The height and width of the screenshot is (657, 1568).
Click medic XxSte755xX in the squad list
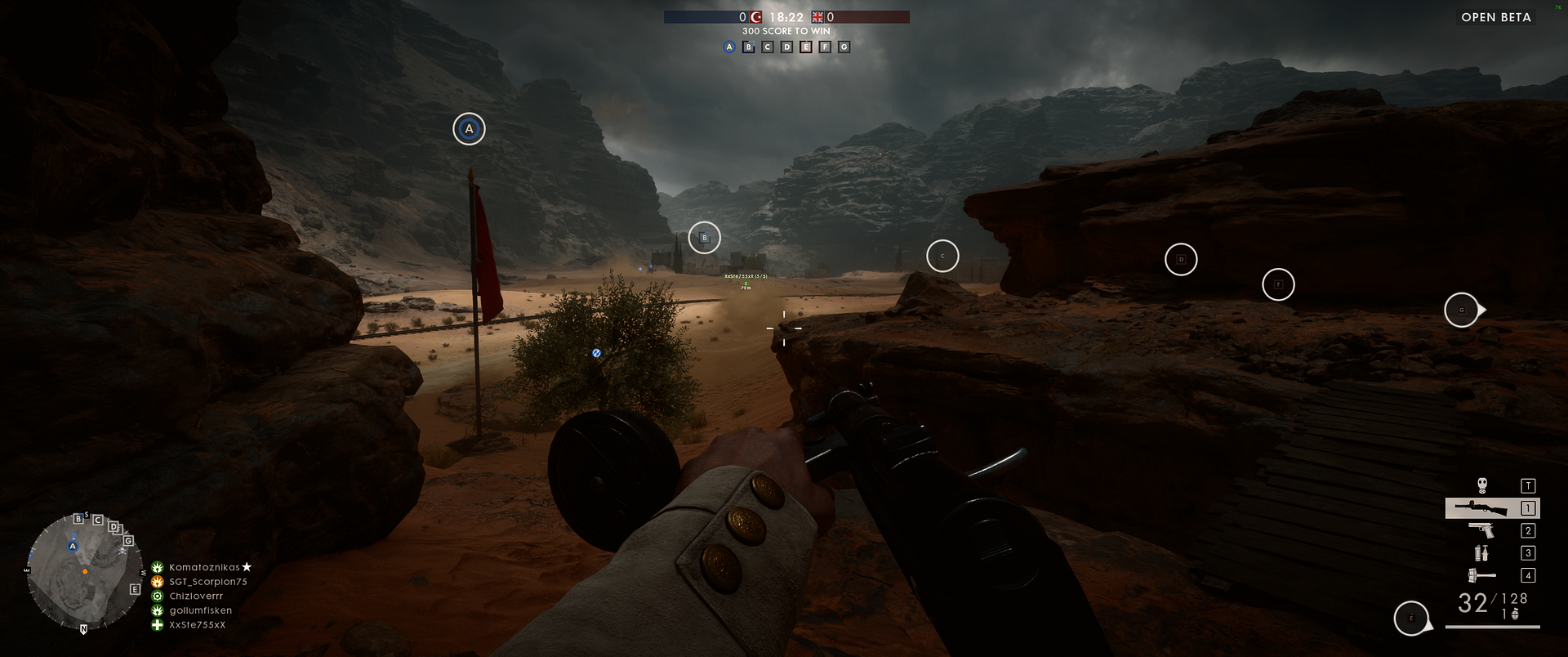click(x=197, y=625)
